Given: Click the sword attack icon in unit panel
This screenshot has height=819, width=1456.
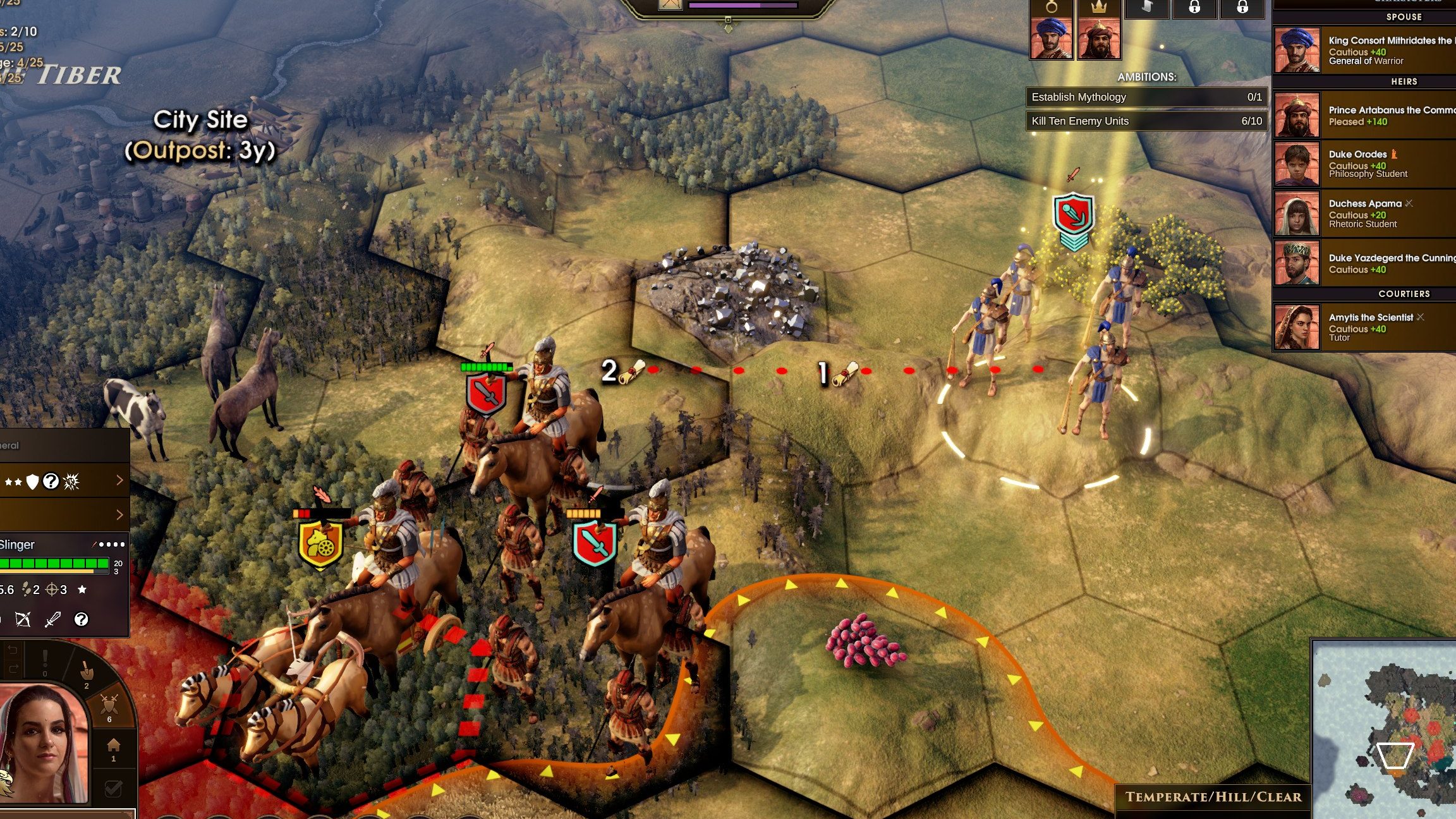Looking at the screenshot, I should [52, 620].
